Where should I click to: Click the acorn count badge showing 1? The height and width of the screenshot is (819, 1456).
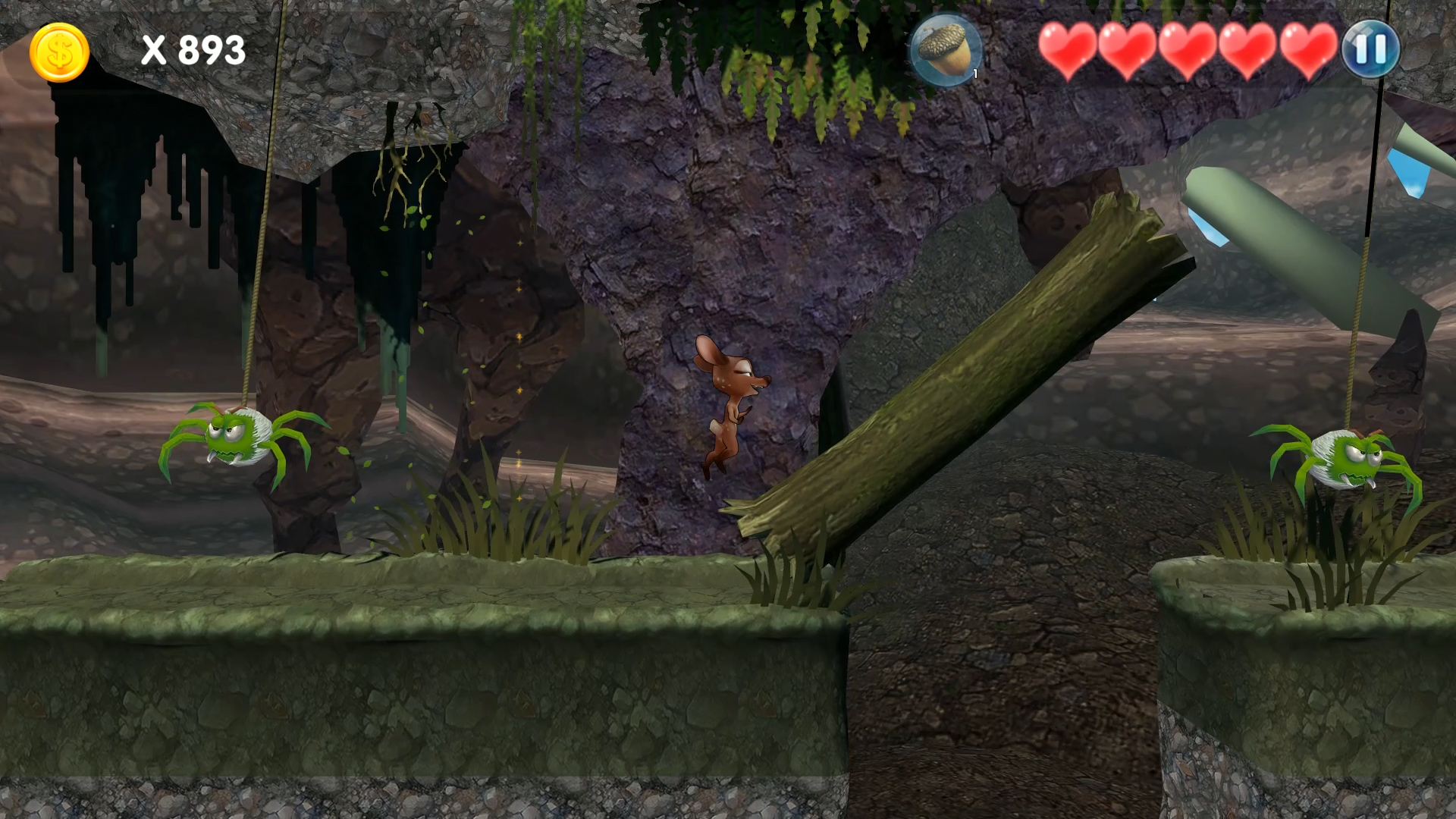coord(974,74)
